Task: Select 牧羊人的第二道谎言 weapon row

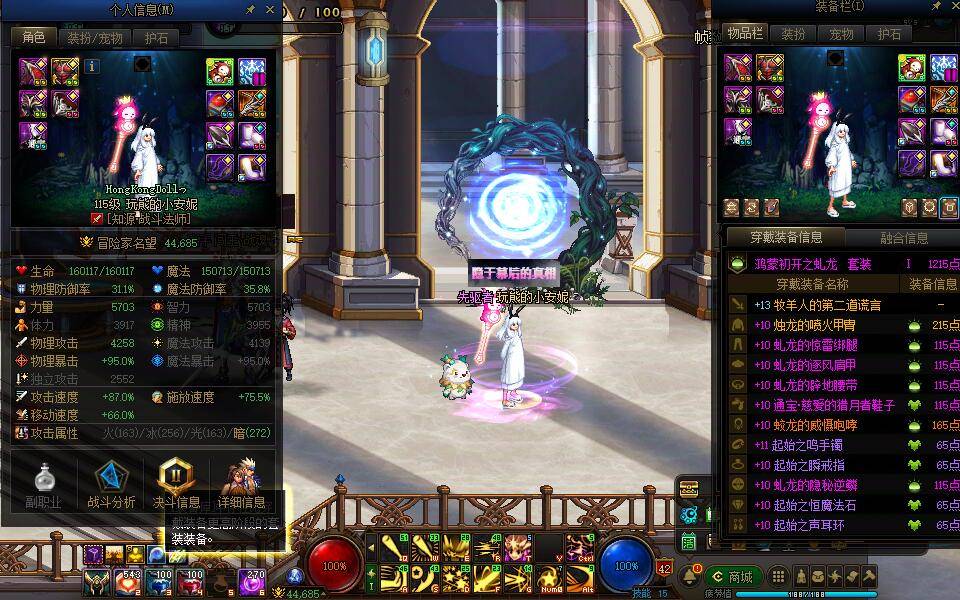Action: 820,305
